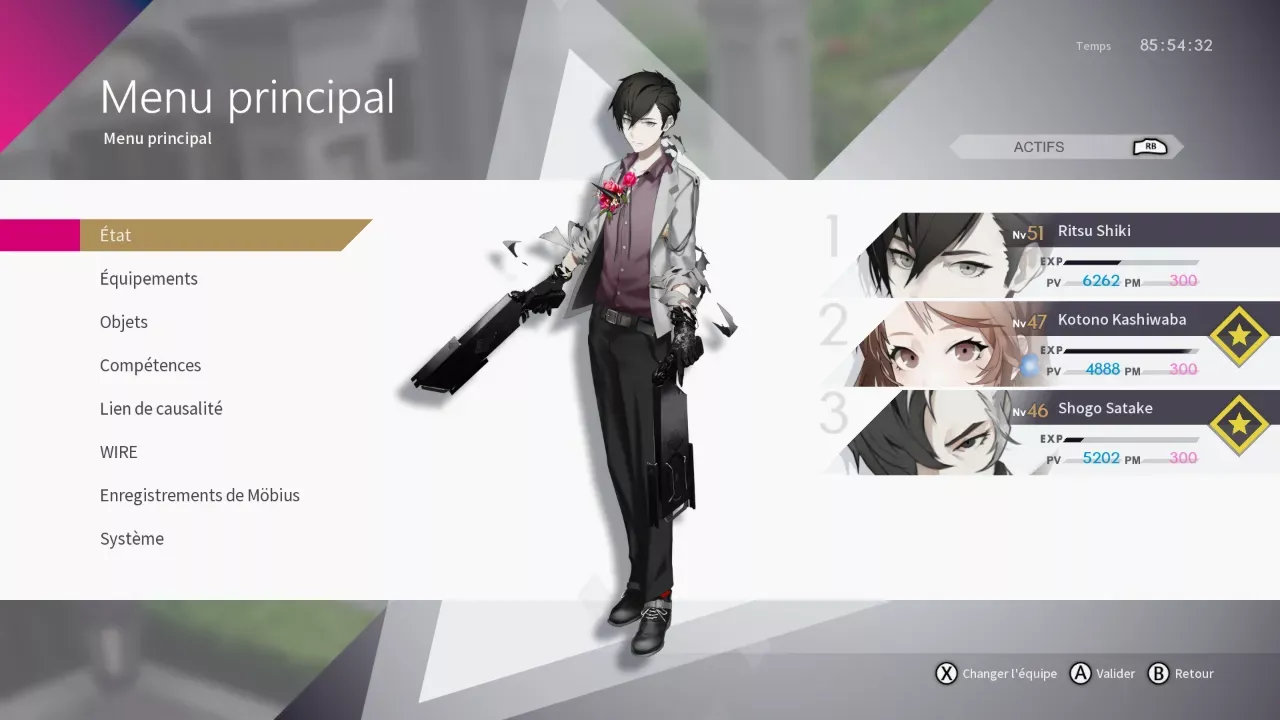Click the B button icon next to Retour
The image size is (1280, 720).
coord(1160,674)
